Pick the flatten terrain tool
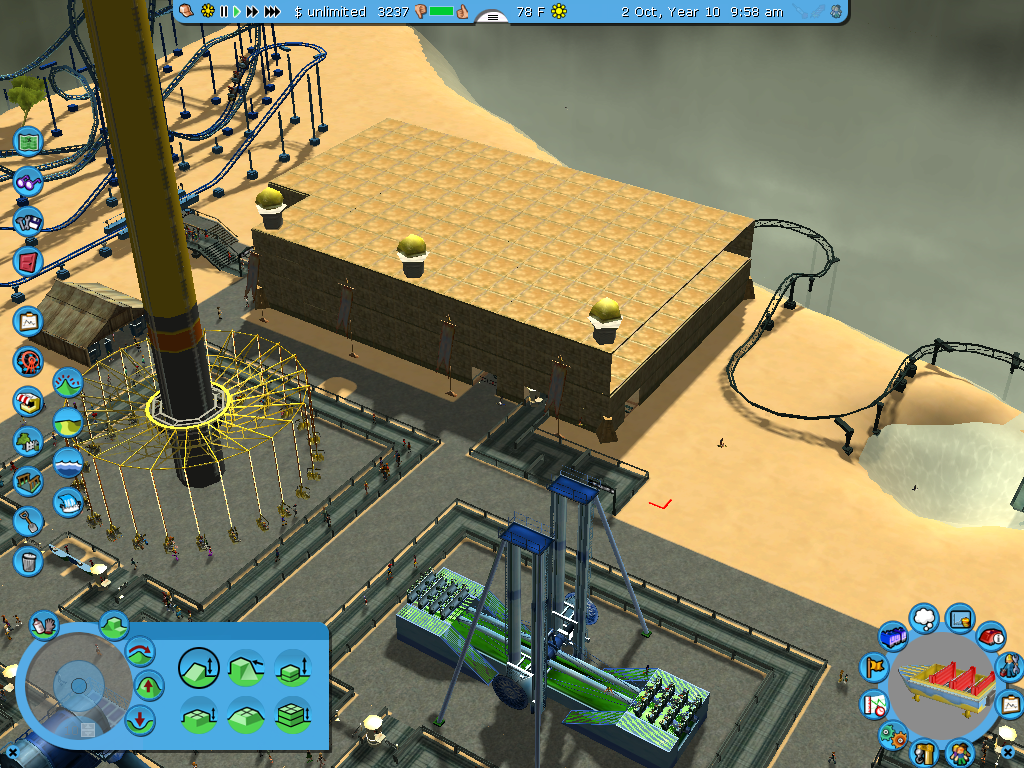This screenshot has height=768, width=1024. (x=245, y=715)
